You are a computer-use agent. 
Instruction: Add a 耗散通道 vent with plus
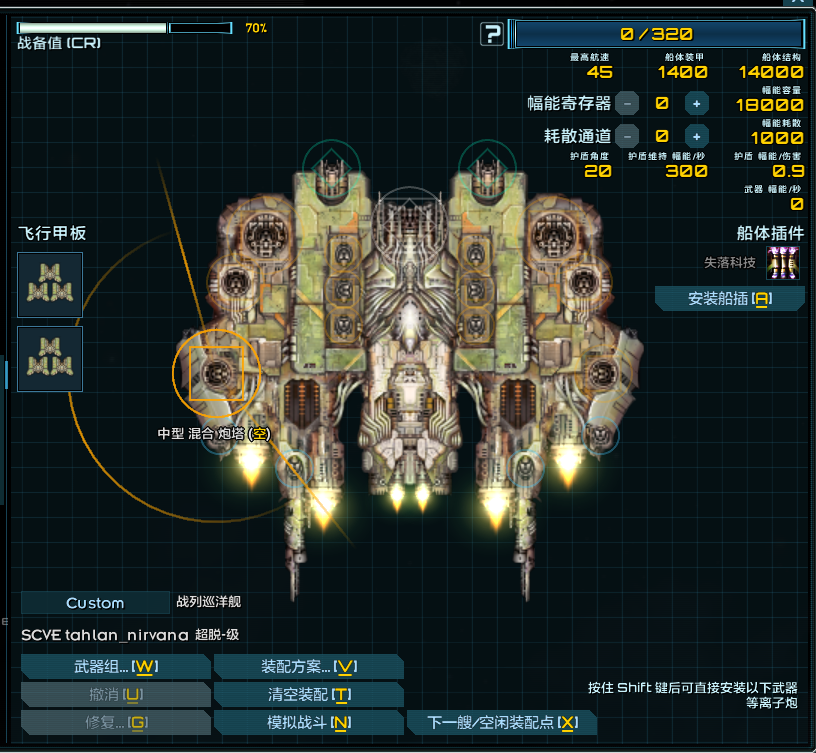697,136
